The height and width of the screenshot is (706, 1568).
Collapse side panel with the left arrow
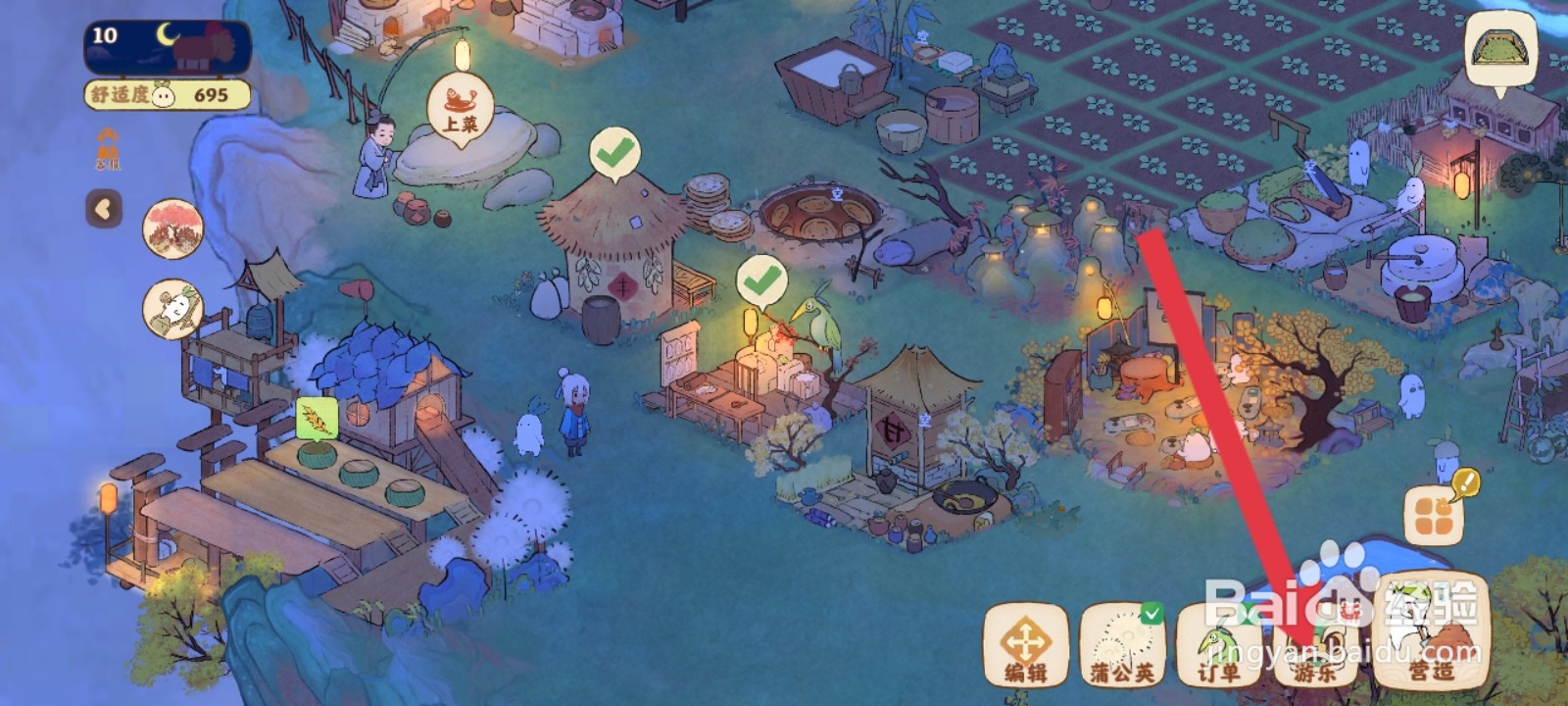click(104, 209)
